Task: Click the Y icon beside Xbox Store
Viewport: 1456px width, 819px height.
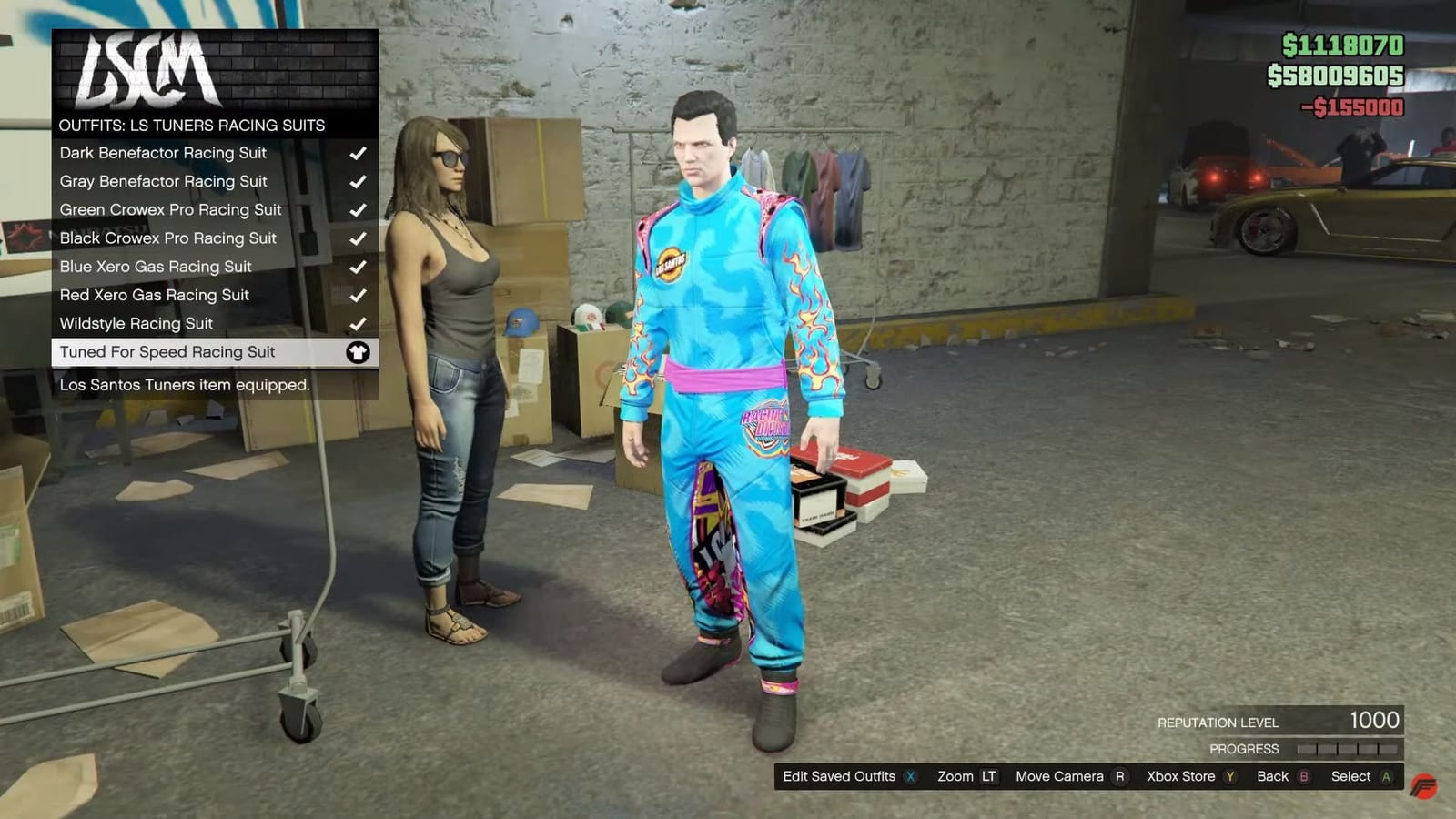Action: tap(1230, 777)
